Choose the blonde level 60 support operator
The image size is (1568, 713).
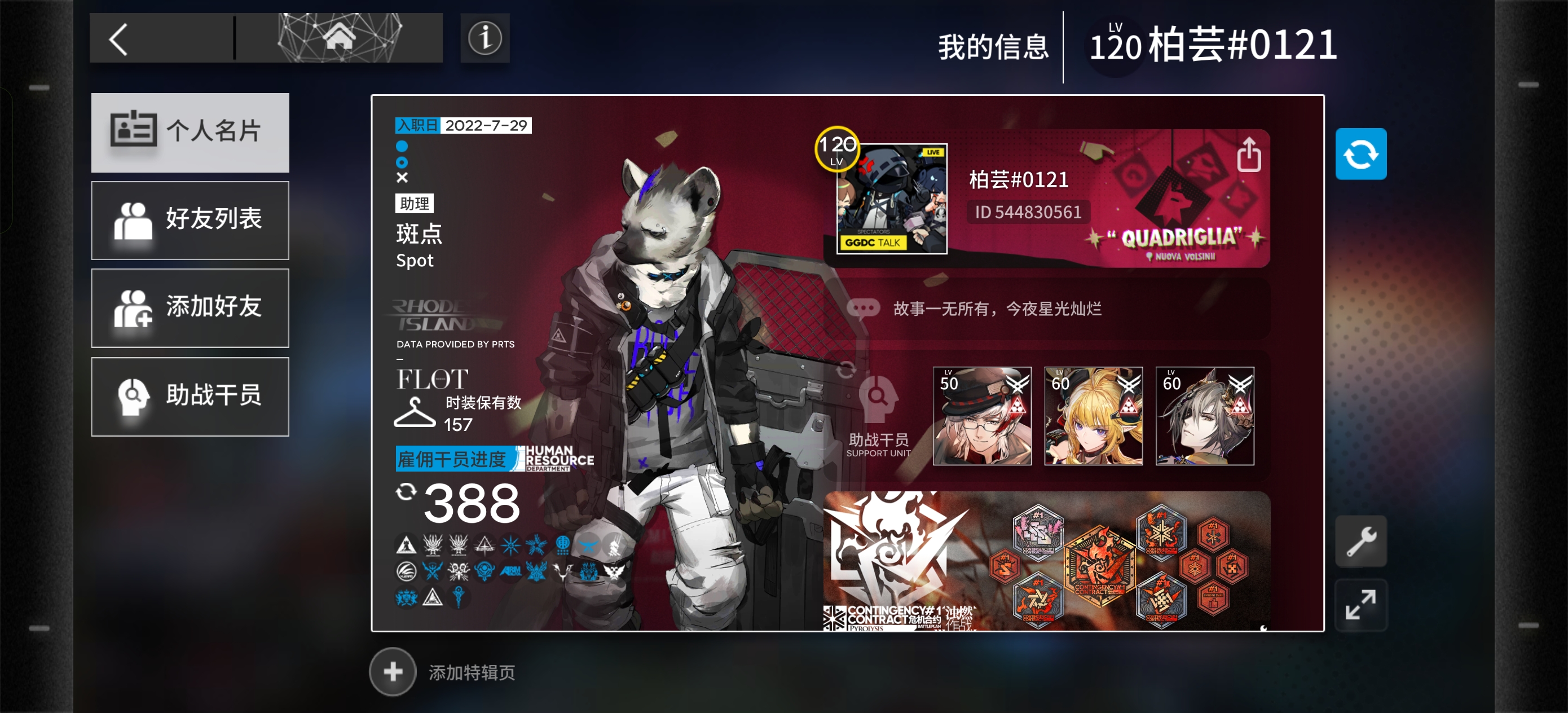[1093, 416]
